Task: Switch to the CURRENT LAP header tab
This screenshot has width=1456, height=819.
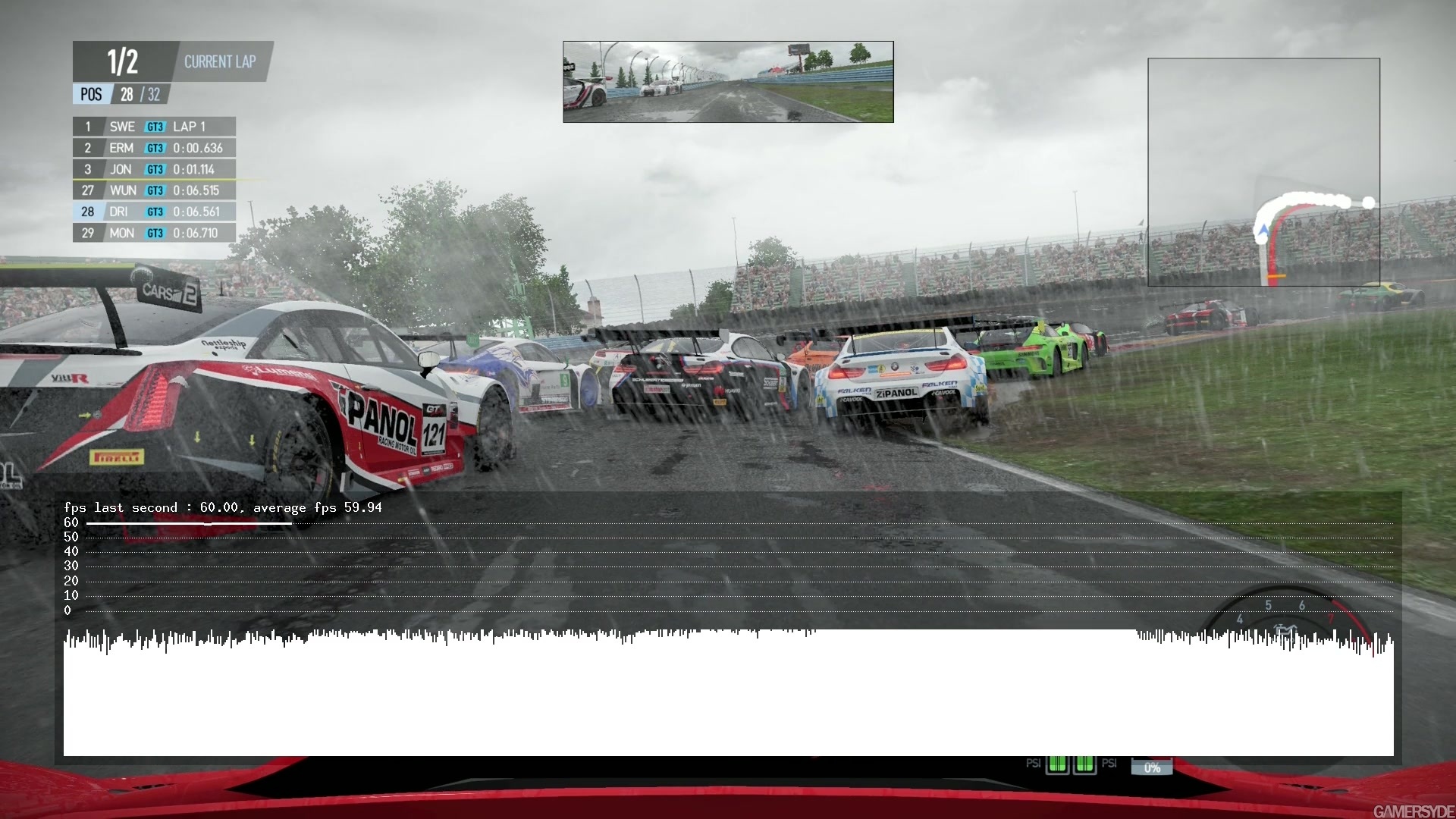Action: [x=220, y=61]
